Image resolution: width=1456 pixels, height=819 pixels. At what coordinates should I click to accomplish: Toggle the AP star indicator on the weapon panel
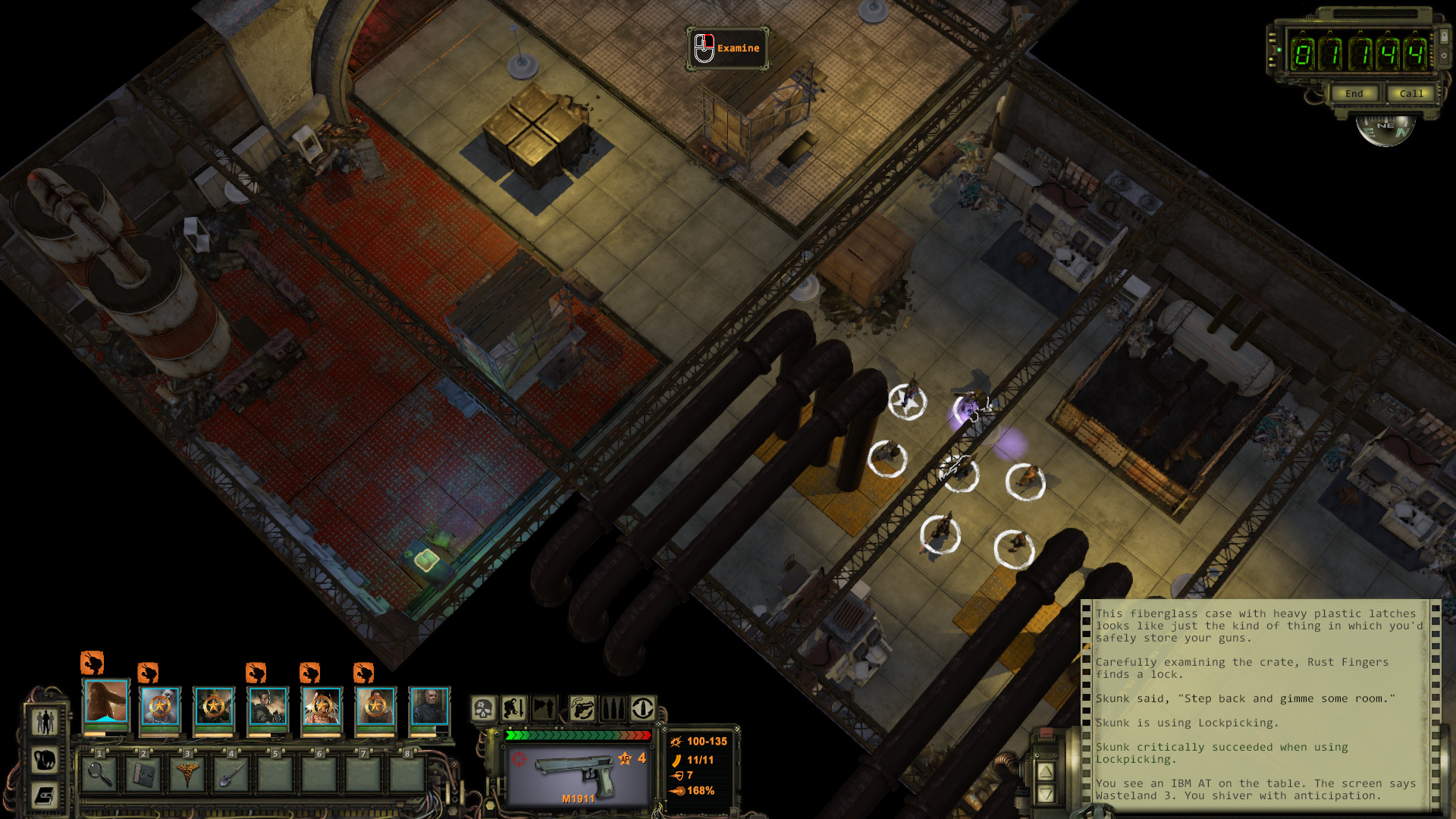(625, 759)
